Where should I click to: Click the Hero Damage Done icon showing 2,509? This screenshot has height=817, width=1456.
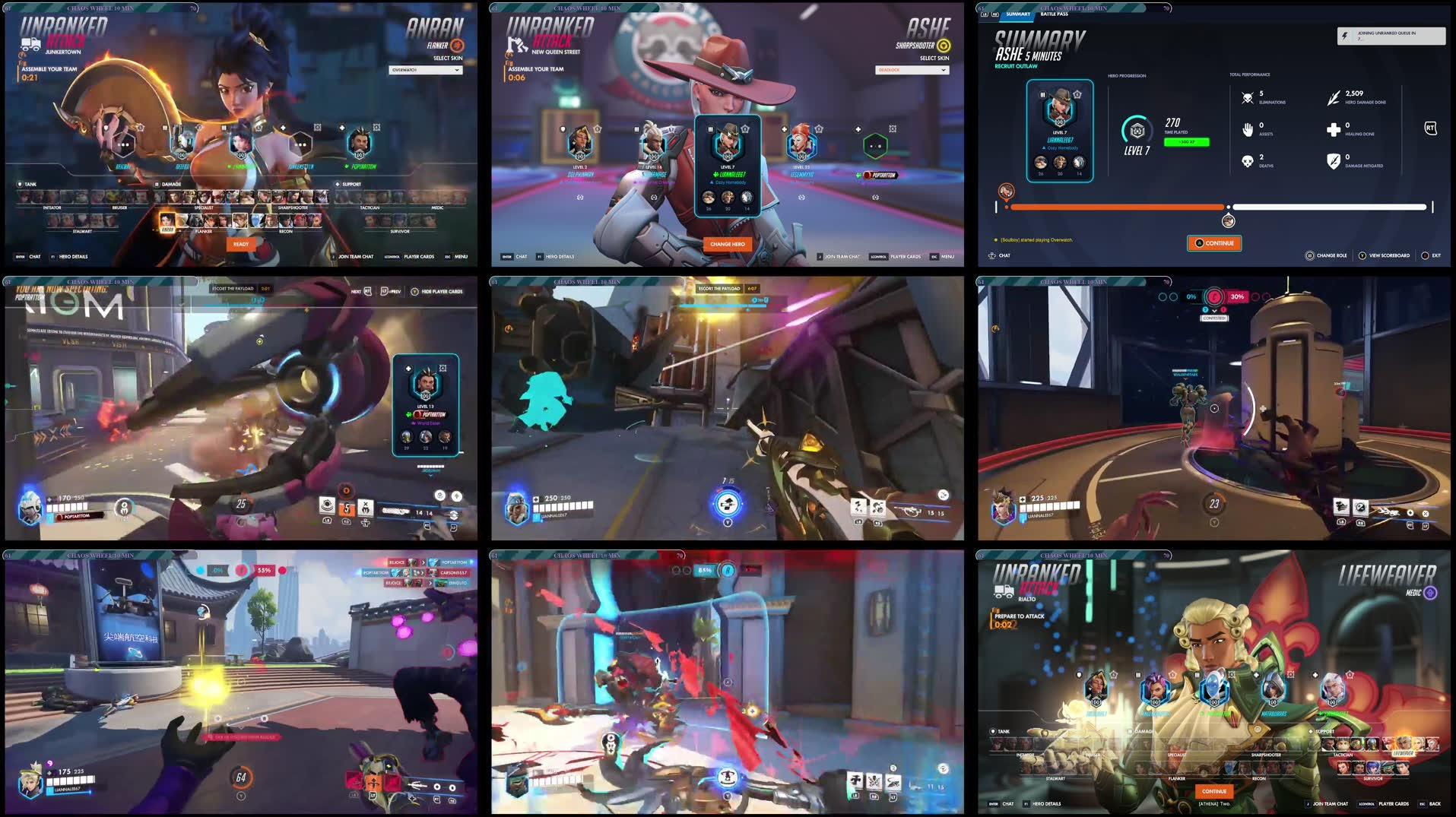click(1335, 99)
